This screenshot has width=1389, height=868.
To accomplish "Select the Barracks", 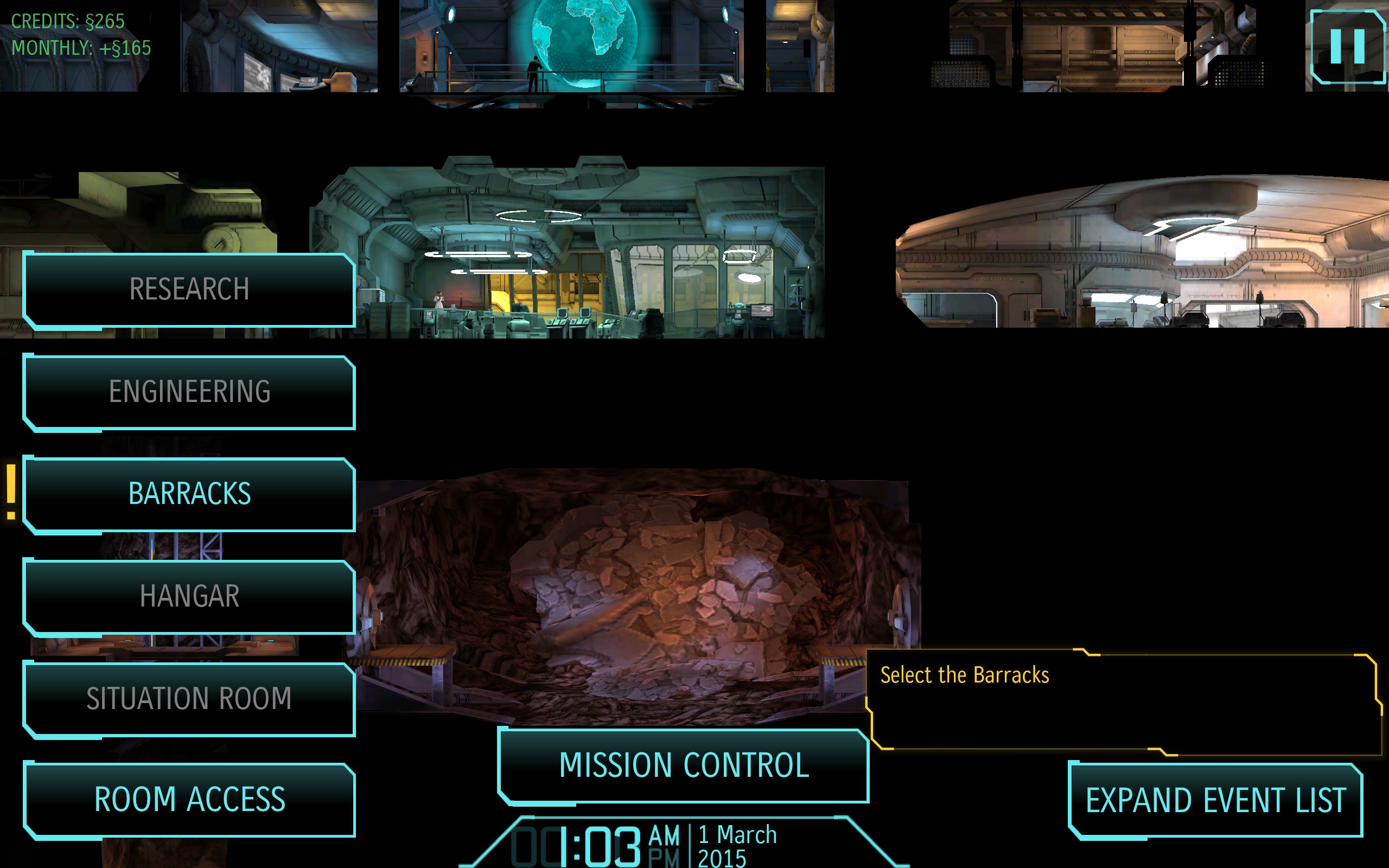I will tap(189, 494).
